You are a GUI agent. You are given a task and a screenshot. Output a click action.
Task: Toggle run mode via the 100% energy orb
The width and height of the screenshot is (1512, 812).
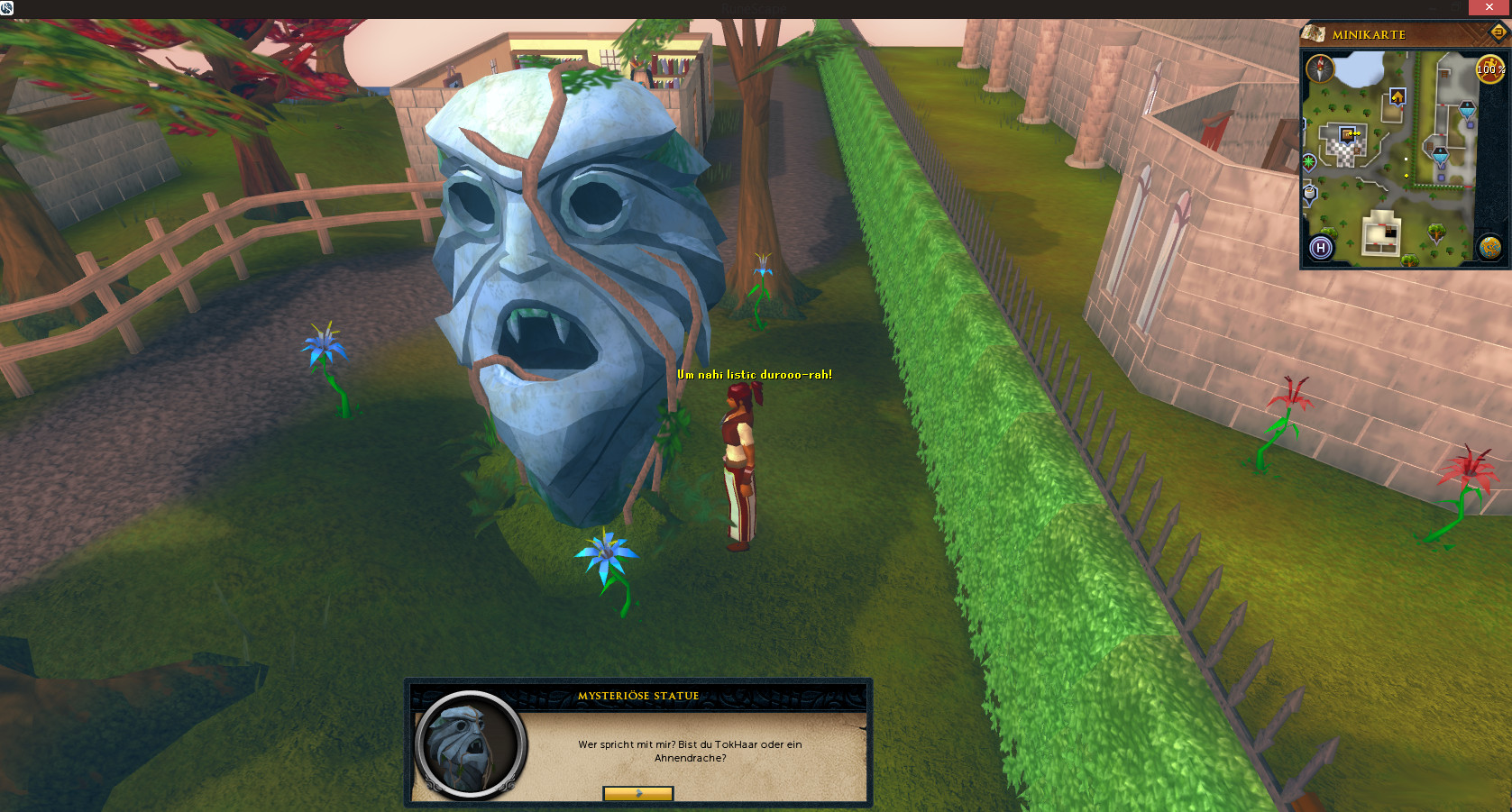coord(1489,69)
